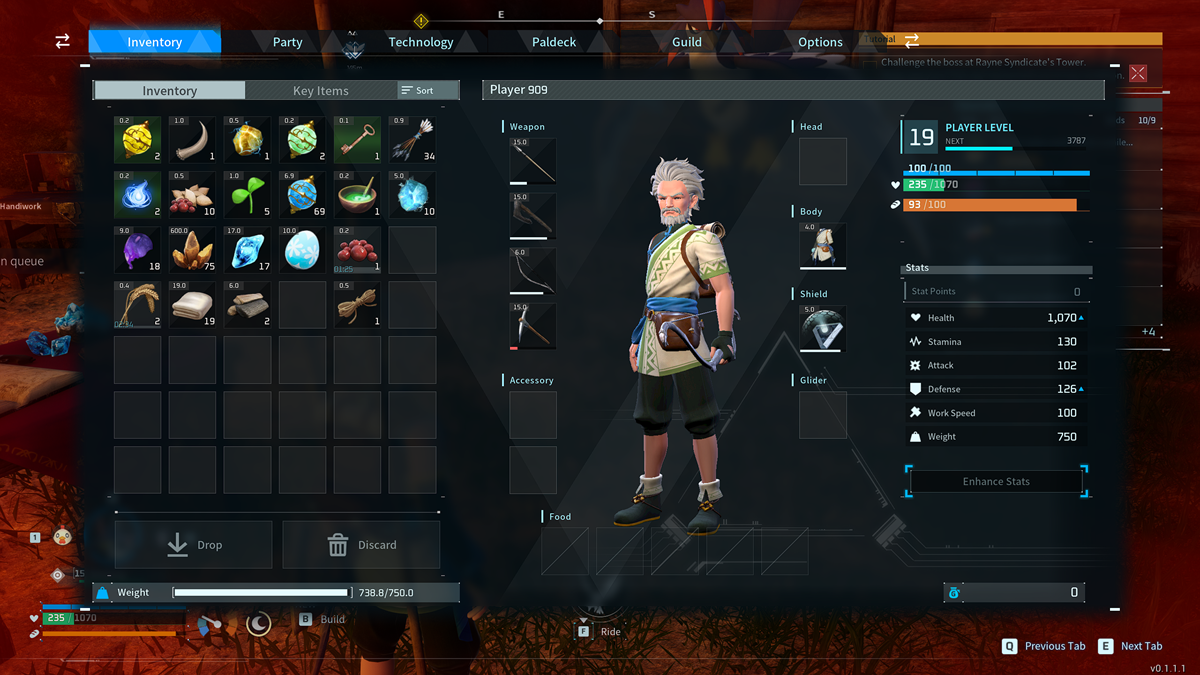The height and width of the screenshot is (675, 1200).
Task: Inspect the equipped body armor slot
Action: 823,246
